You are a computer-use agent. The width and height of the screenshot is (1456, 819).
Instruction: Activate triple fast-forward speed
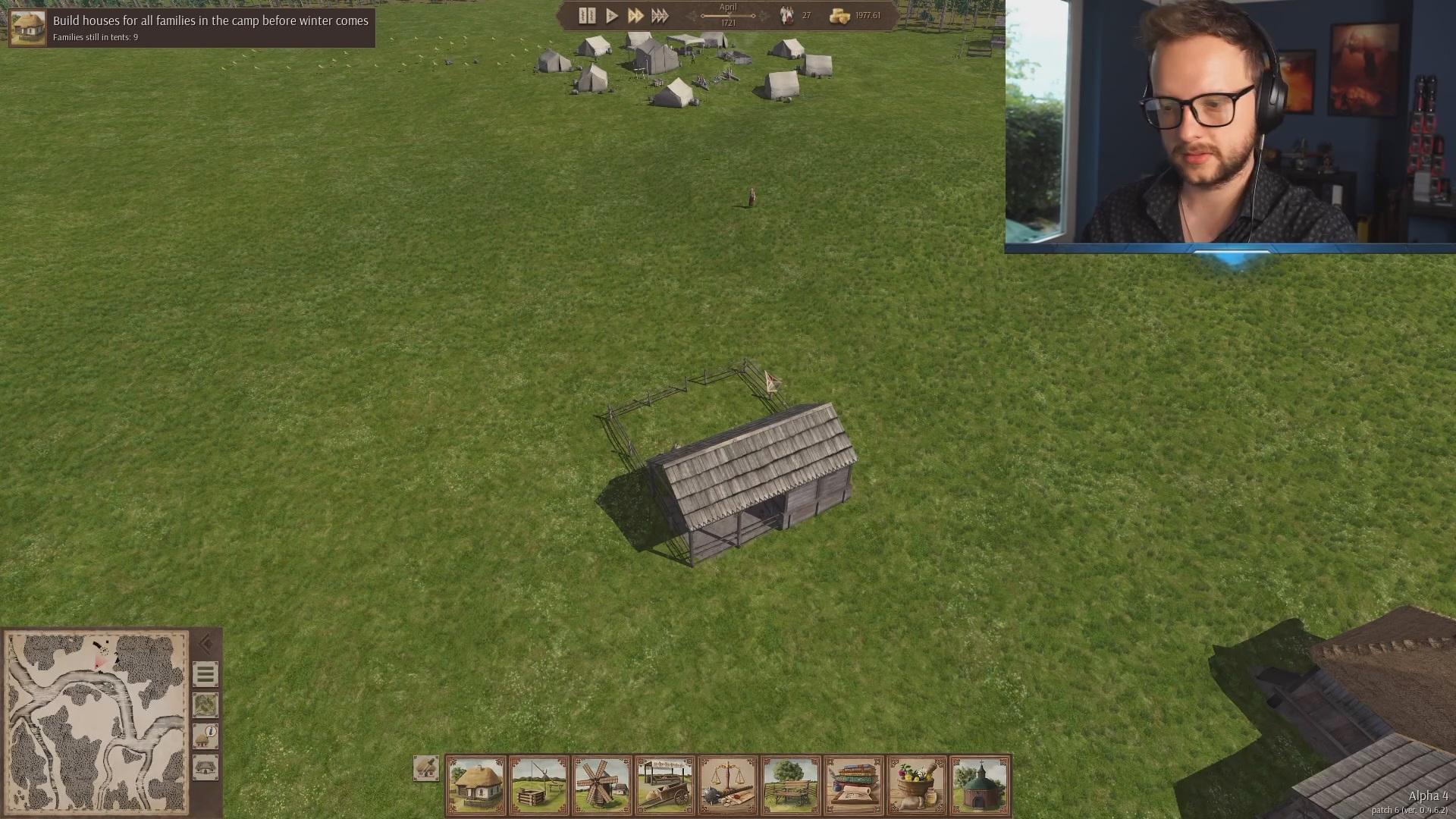tap(660, 15)
